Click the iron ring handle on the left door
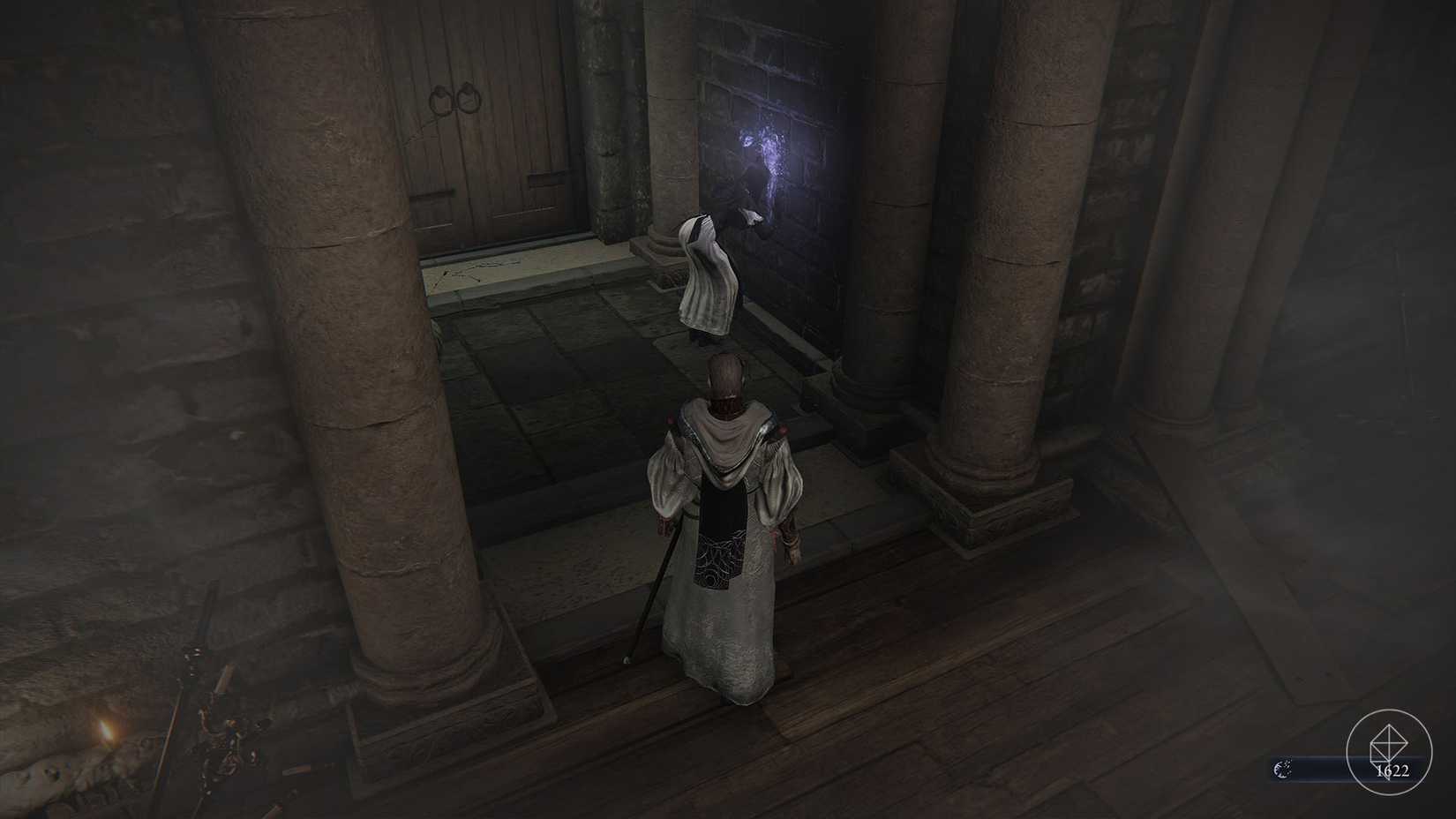Viewport: 1456px width, 819px height. tap(439, 97)
